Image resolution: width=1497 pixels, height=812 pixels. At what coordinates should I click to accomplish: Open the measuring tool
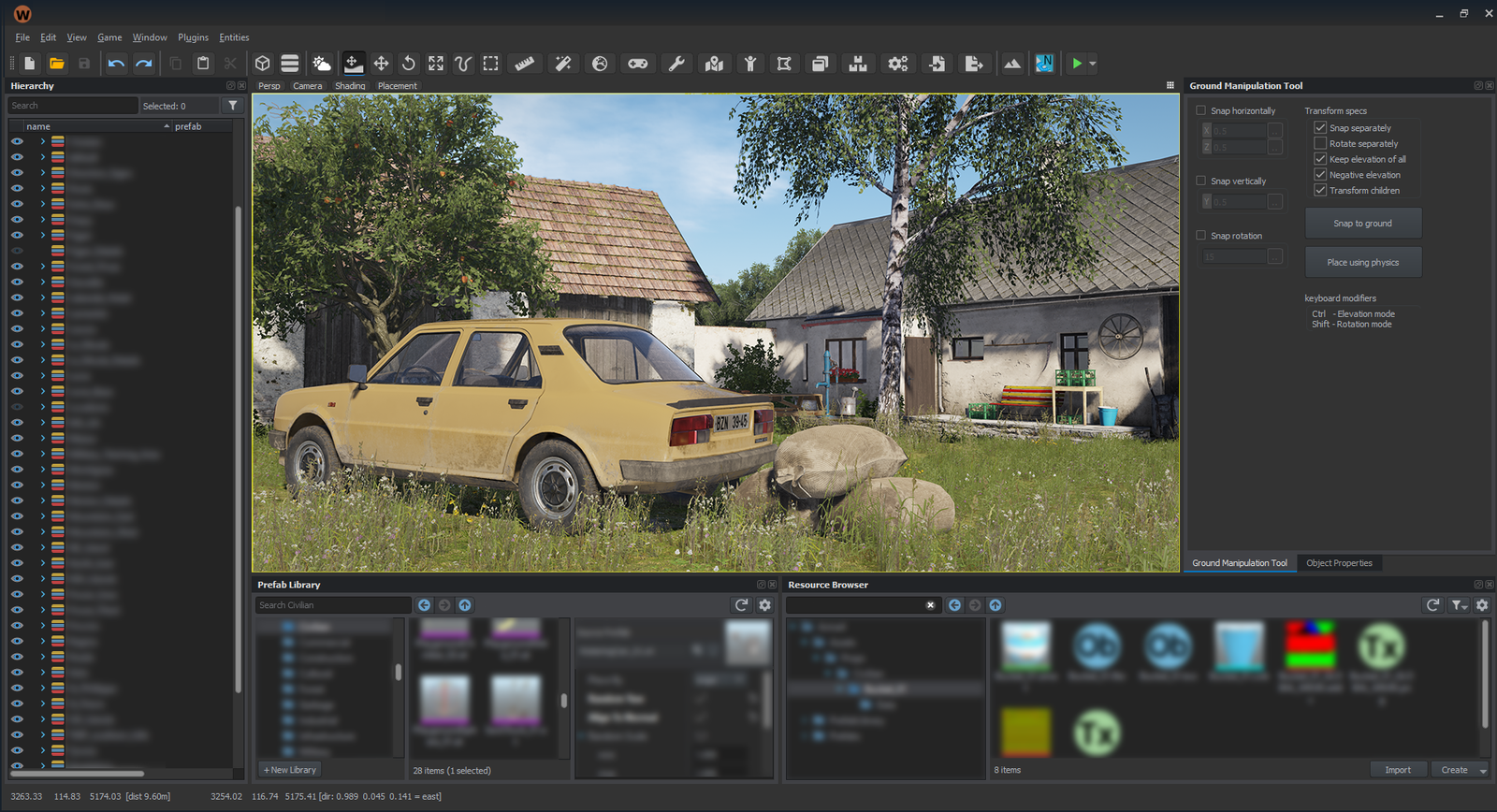coord(522,63)
